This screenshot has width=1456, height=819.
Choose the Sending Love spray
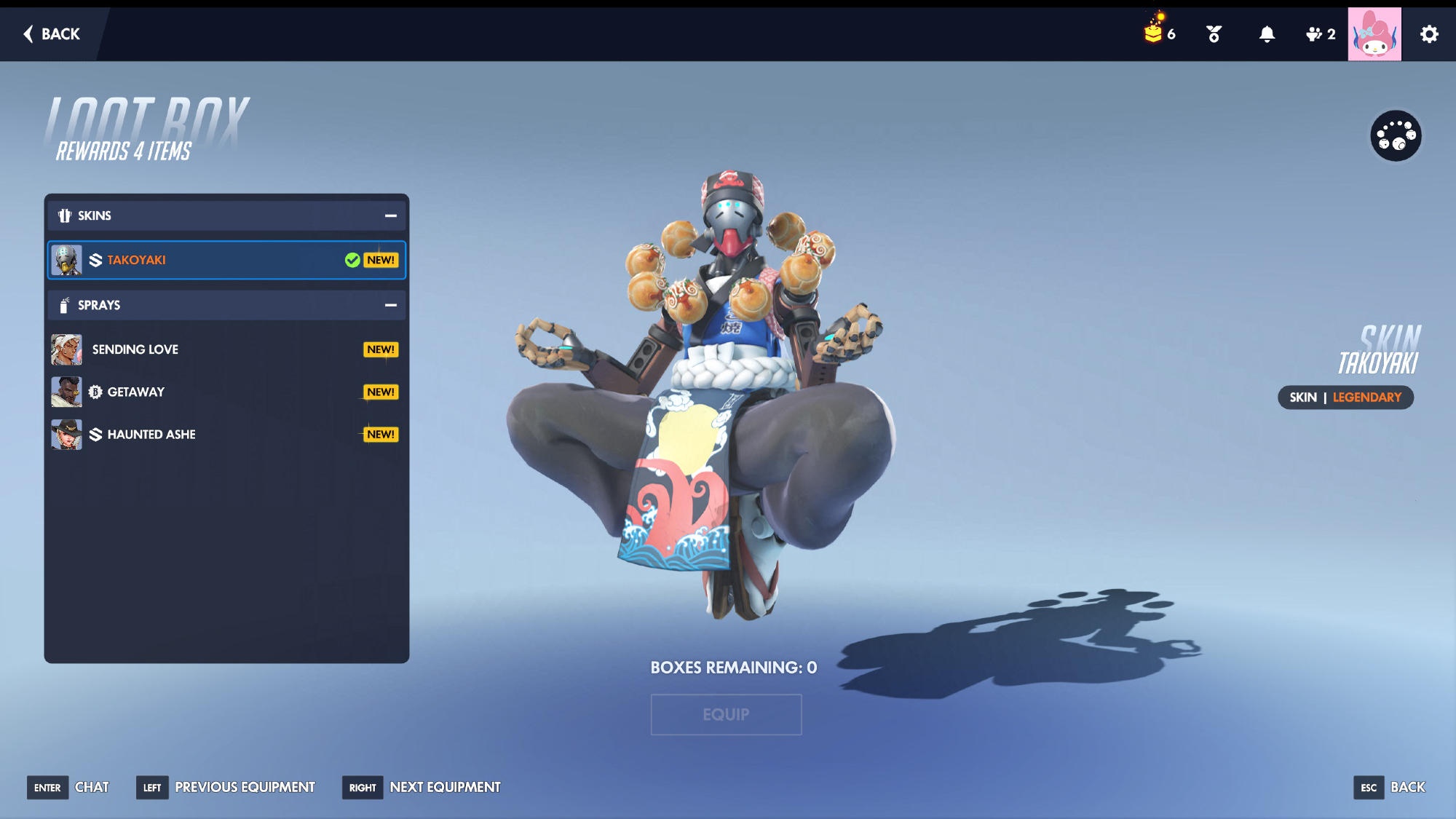coord(226,349)
